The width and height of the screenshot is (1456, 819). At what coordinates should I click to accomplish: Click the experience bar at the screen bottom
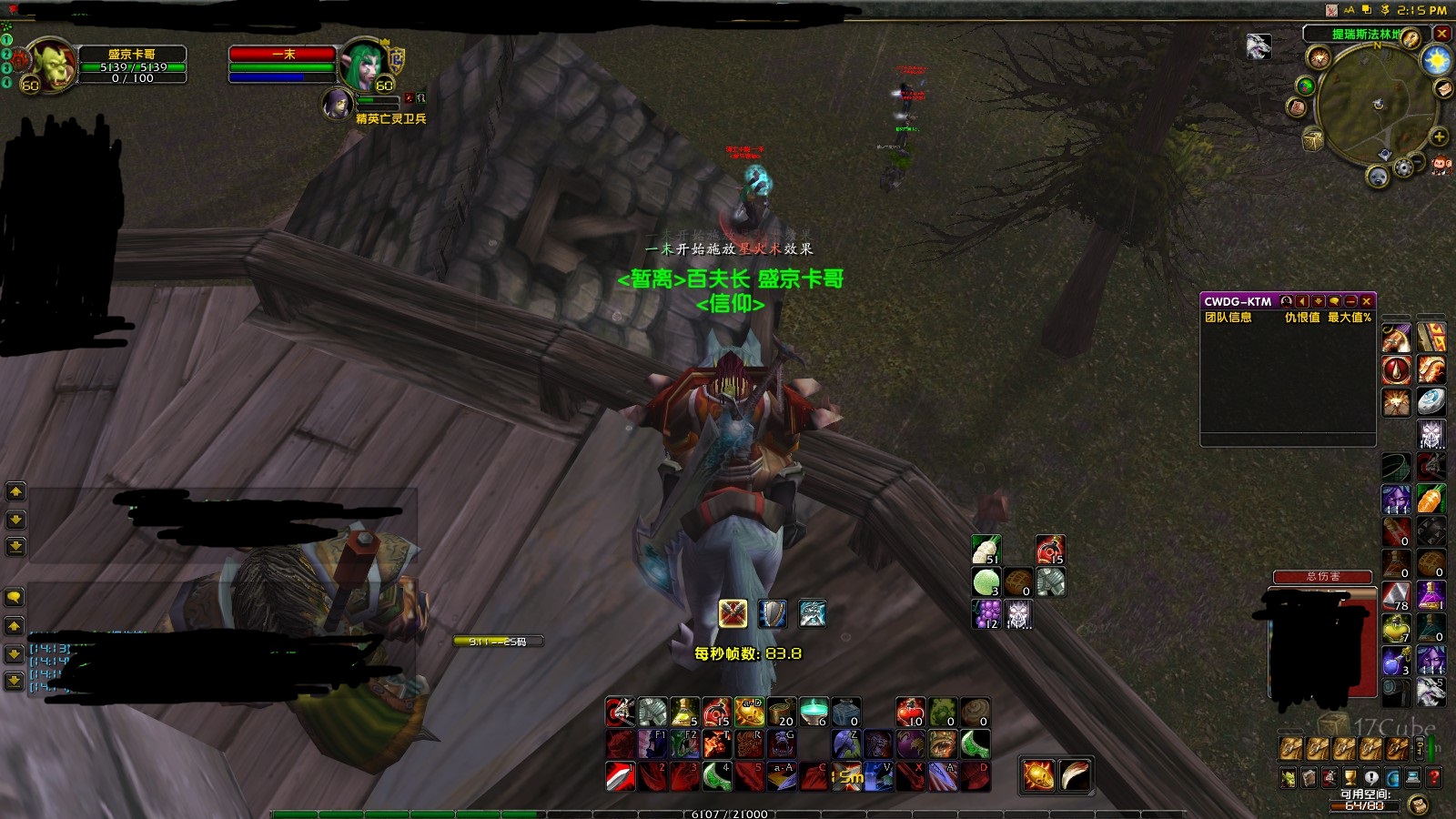(728, 813)
